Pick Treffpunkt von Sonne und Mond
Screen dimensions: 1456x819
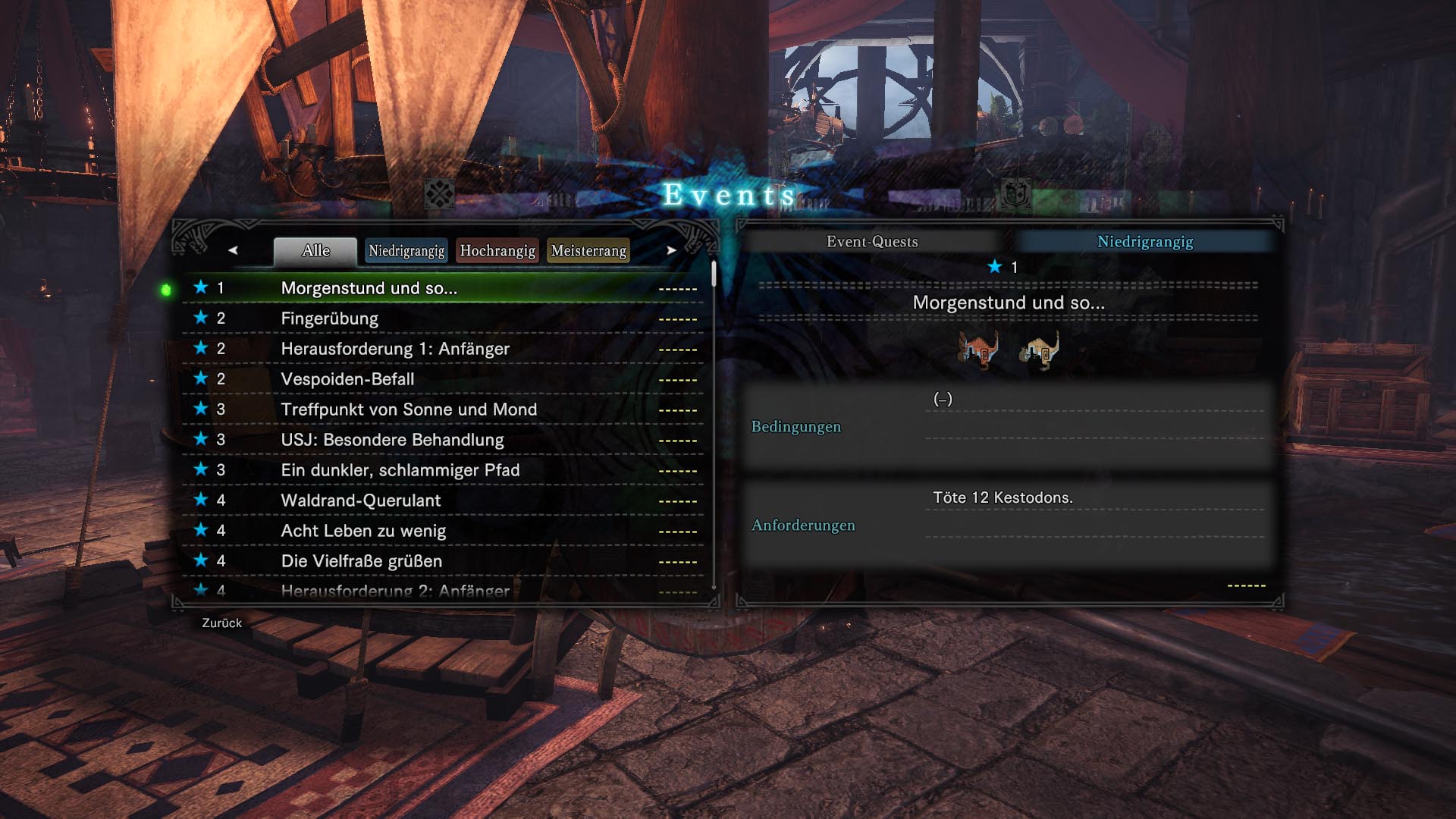click(408, 409)
